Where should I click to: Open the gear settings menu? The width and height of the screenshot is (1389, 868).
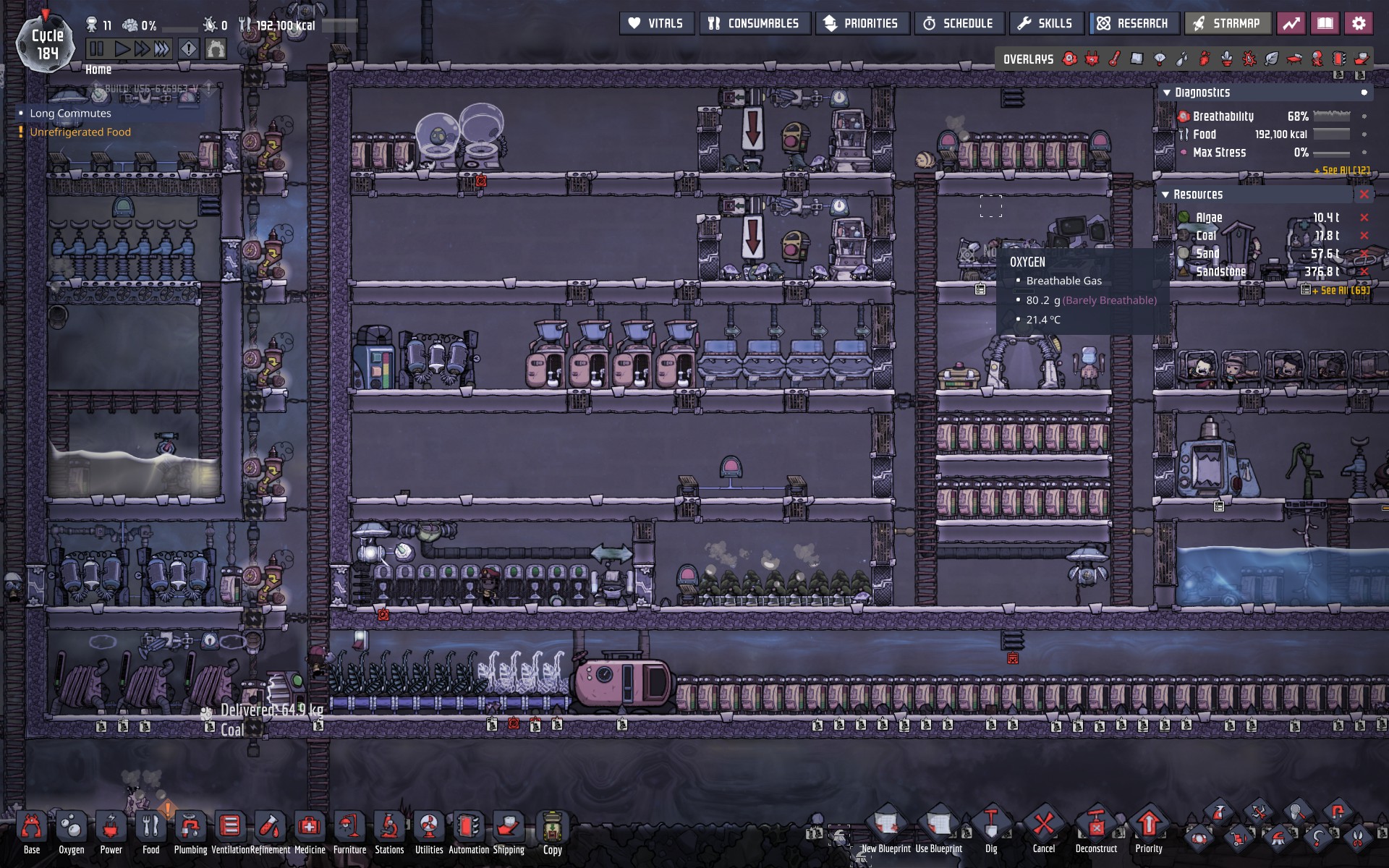(1359, 23)
